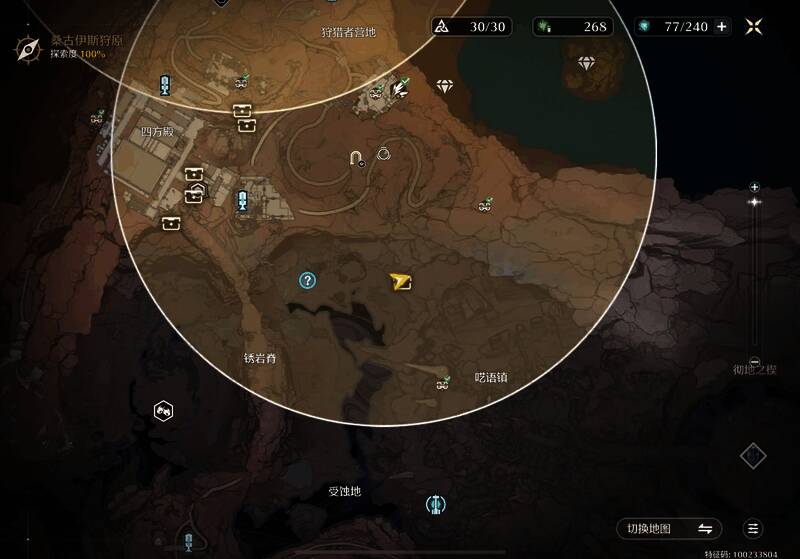Select the yellow player arrow marker

tap(401, 282)
